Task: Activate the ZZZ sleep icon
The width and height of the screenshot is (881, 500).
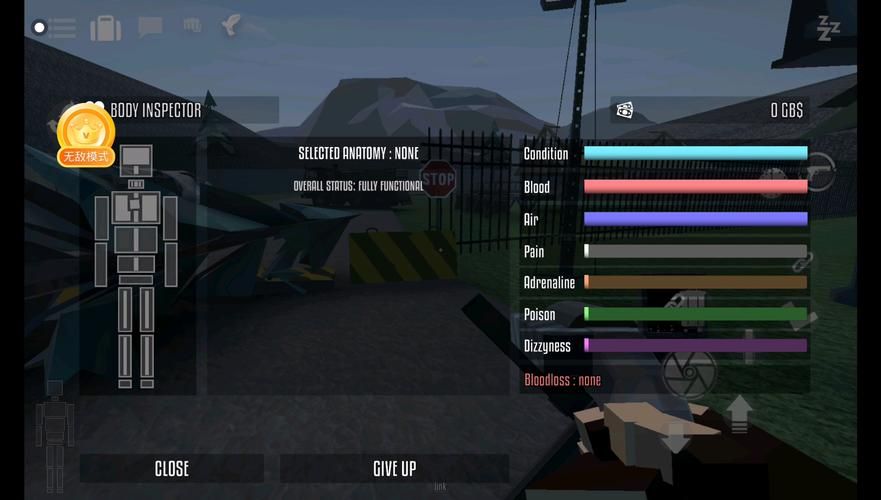Action: click(828, 28)
